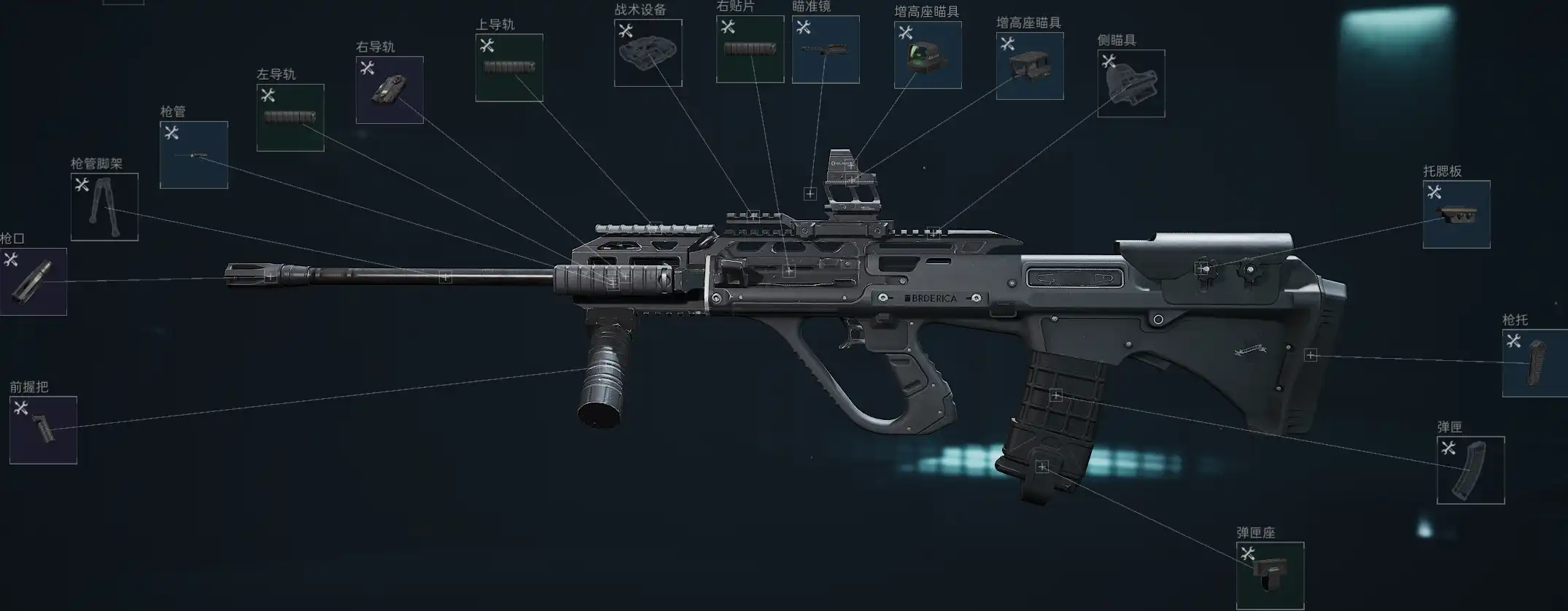Open the 枪管脚架 bipod slot

(104, 207)
